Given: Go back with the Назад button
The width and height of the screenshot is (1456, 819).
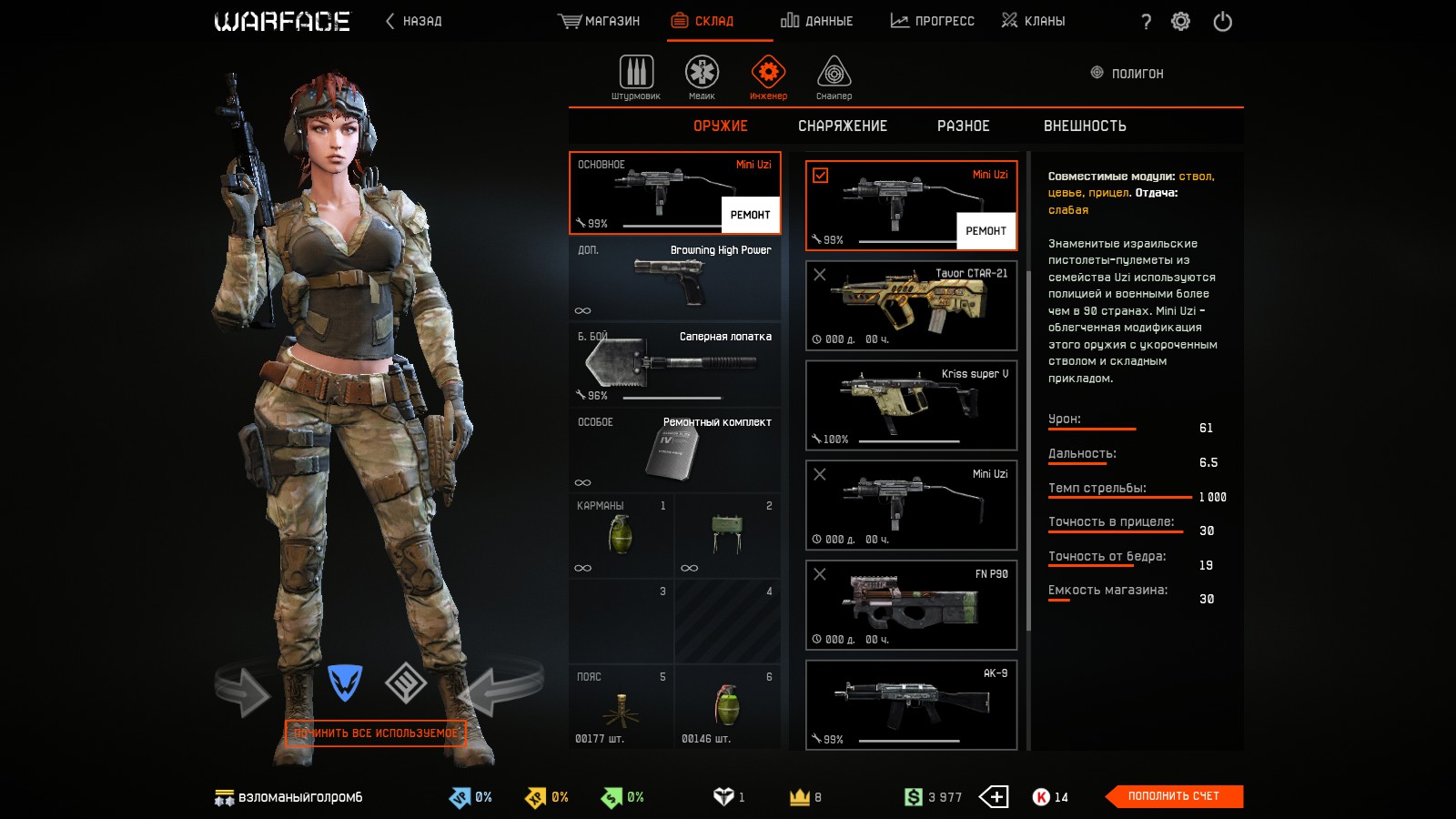Looking at the screenshot, I should [414, 21].
